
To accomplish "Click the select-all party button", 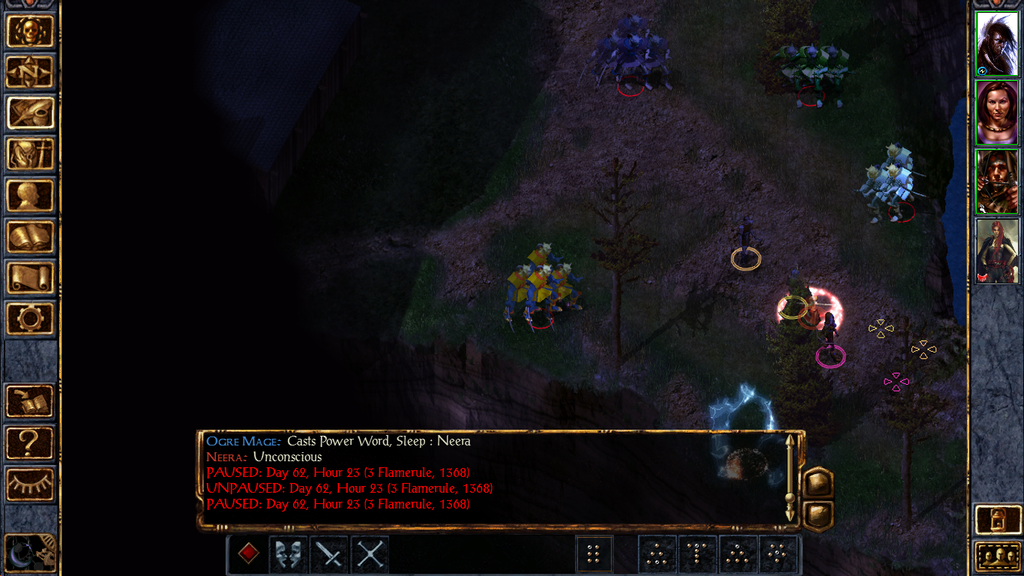I will (x=997, y=556).
